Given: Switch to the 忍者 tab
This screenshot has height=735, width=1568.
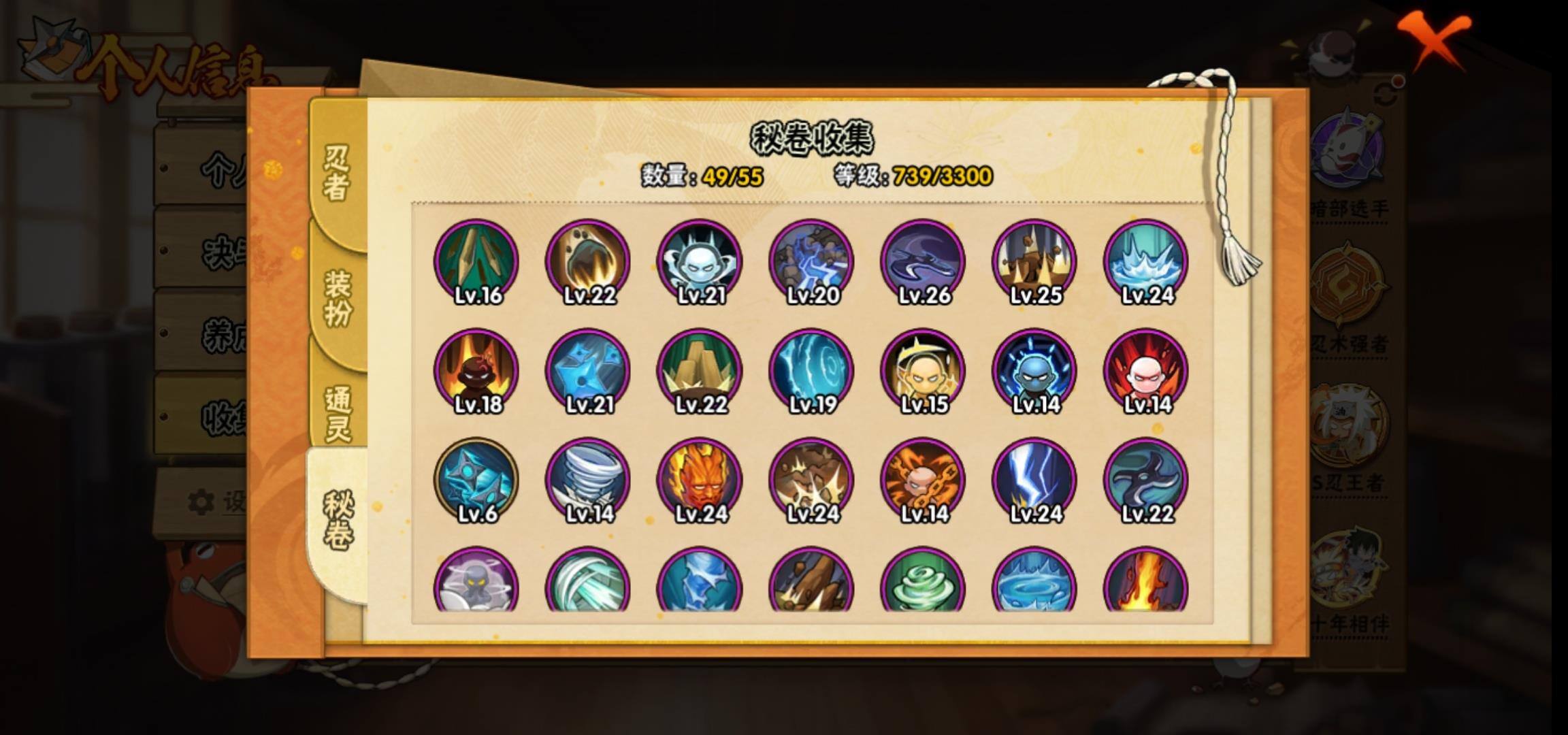Looking at the screenshot, I should pyautogui.click(x=336, y=173).
